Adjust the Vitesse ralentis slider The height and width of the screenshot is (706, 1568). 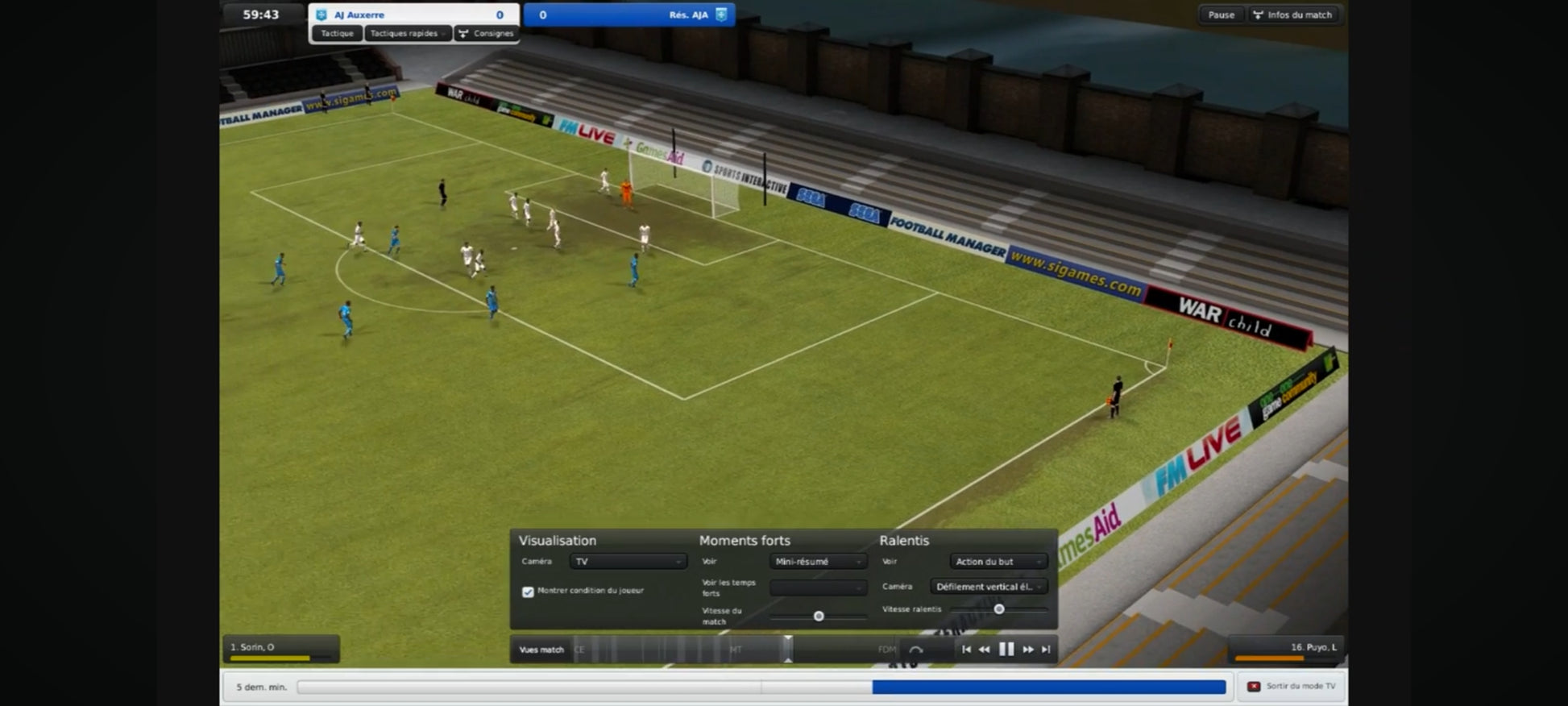point(999,609)
